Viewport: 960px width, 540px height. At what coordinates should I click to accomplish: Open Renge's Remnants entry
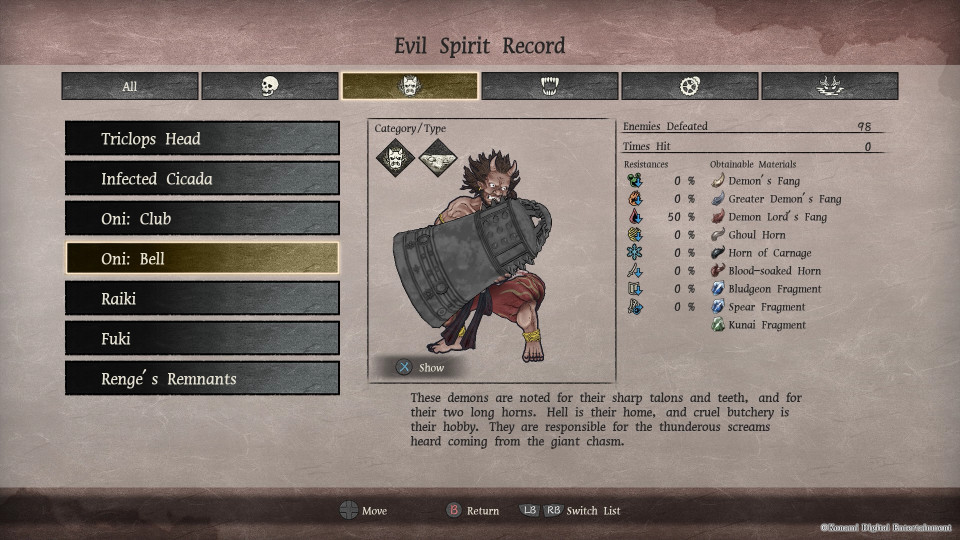(x=202, y=379)
